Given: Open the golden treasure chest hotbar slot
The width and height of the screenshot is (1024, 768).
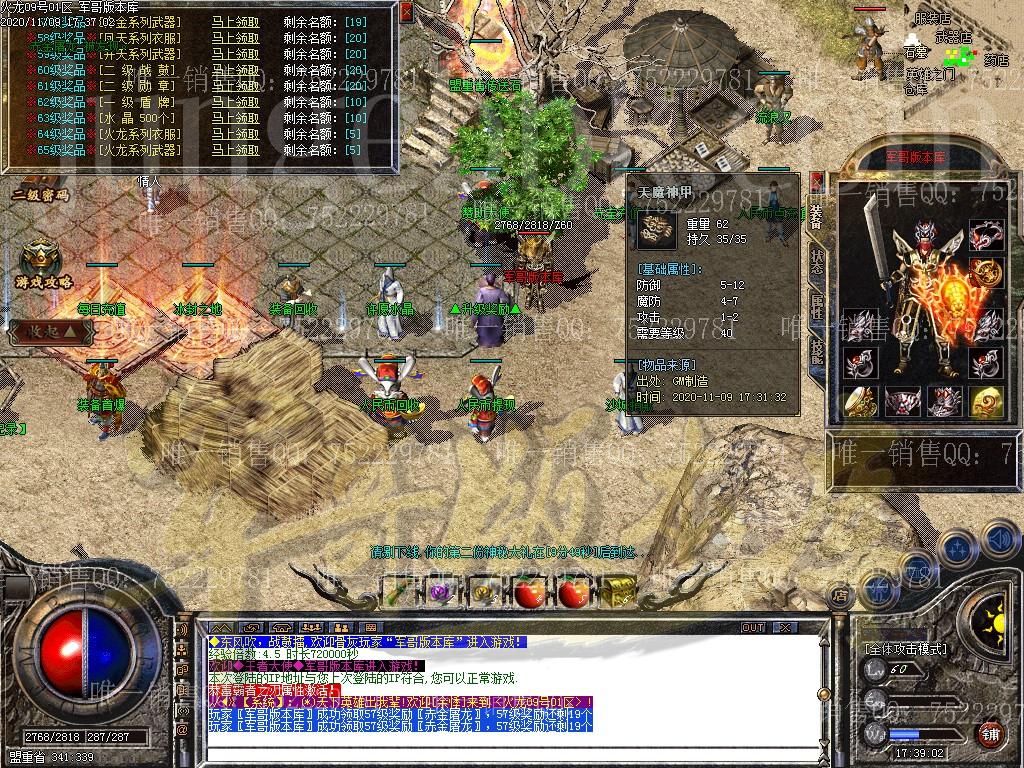Looking at the screenshot, I should (618, 592).
